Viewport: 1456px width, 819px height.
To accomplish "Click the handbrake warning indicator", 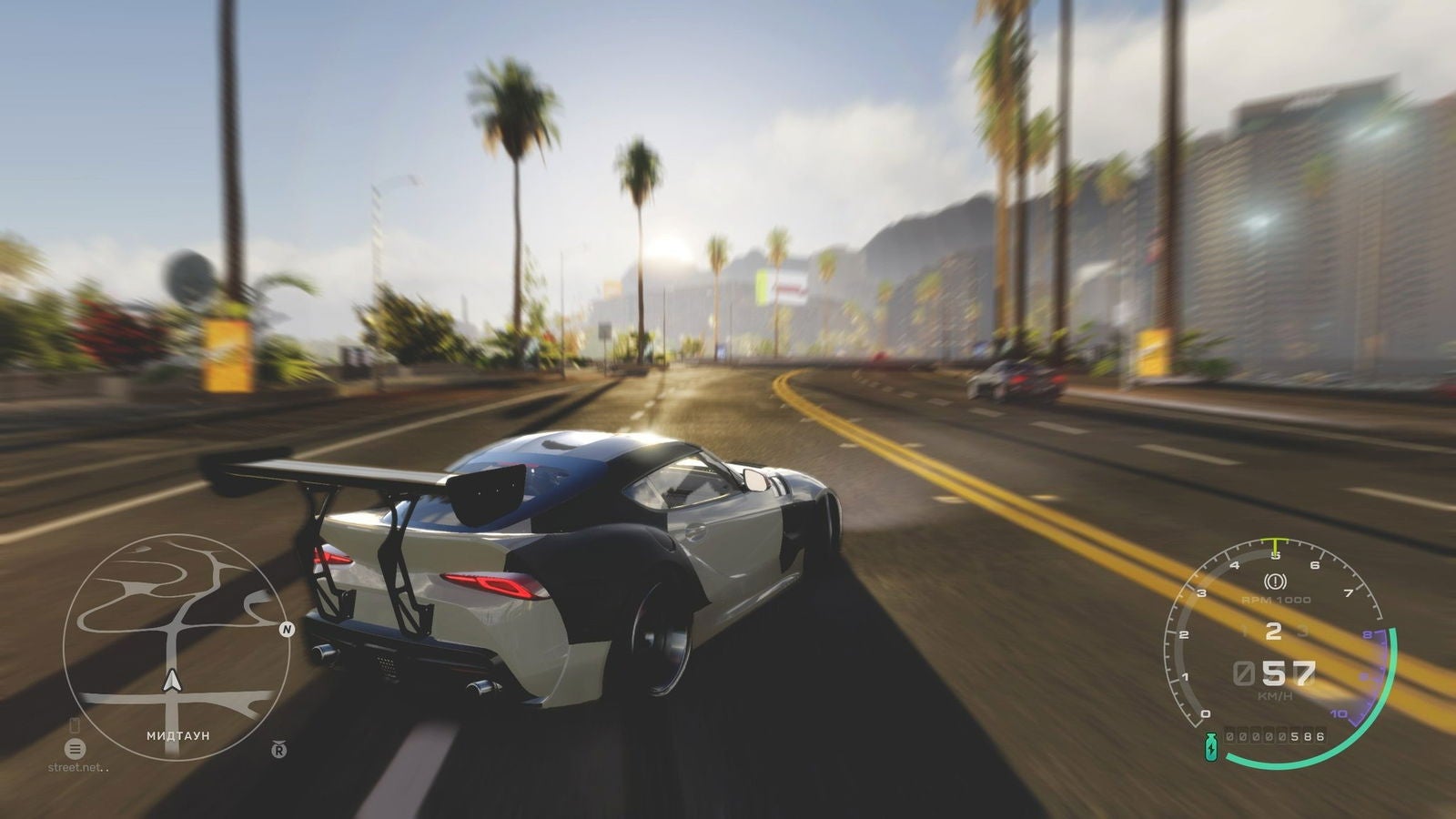I will point(1274,580).
